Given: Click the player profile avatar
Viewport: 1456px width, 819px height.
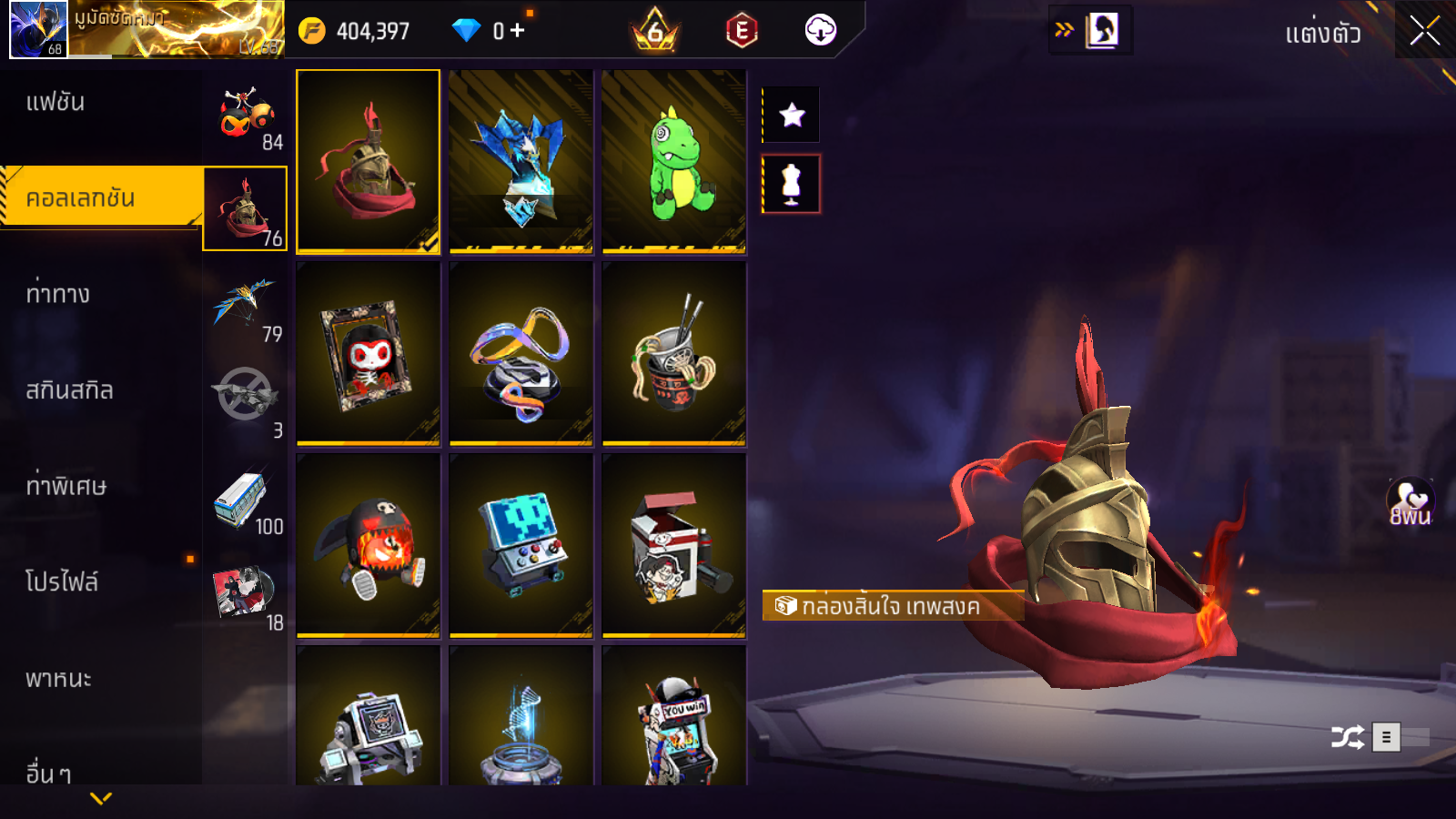Looking at the screenshot, I should click(38, 29).
